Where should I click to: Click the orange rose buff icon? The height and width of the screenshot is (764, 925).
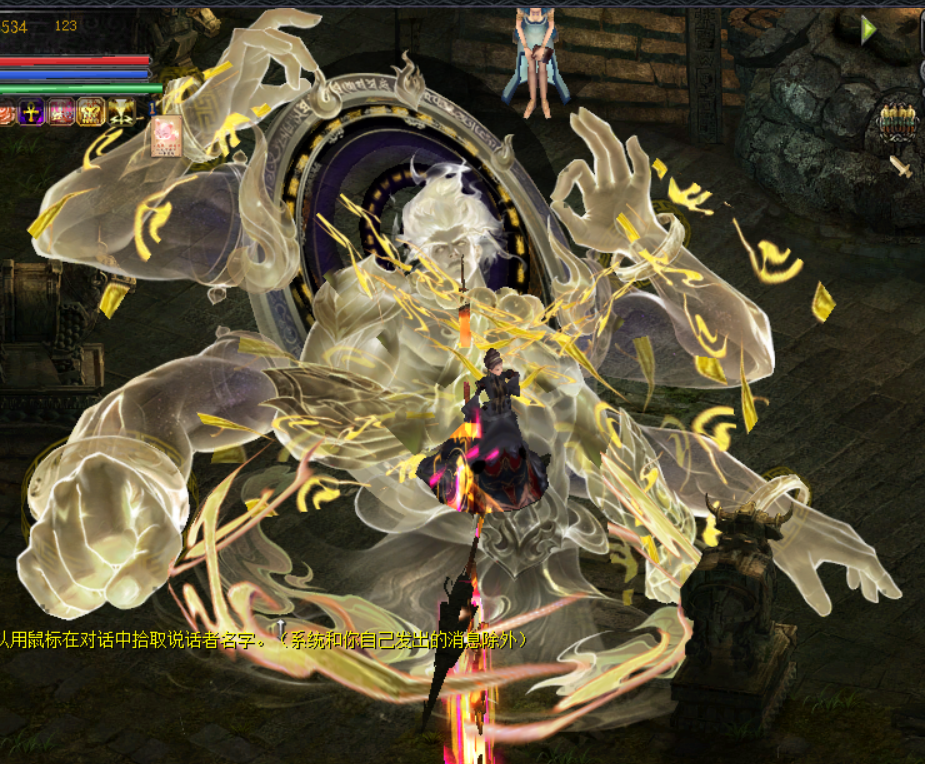(6, 112)
